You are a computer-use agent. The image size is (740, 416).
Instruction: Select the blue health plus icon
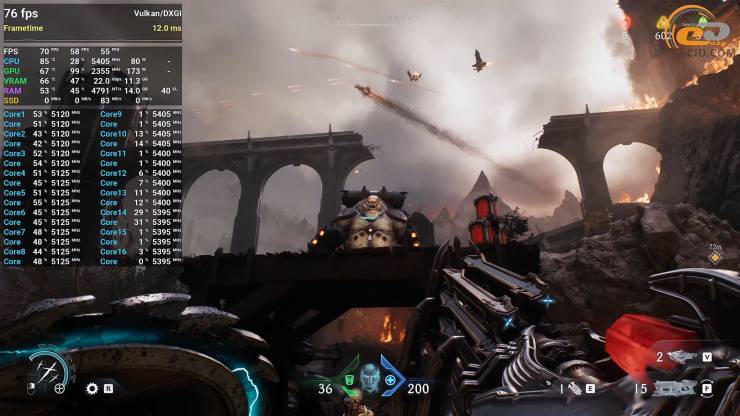coord(390,380)
